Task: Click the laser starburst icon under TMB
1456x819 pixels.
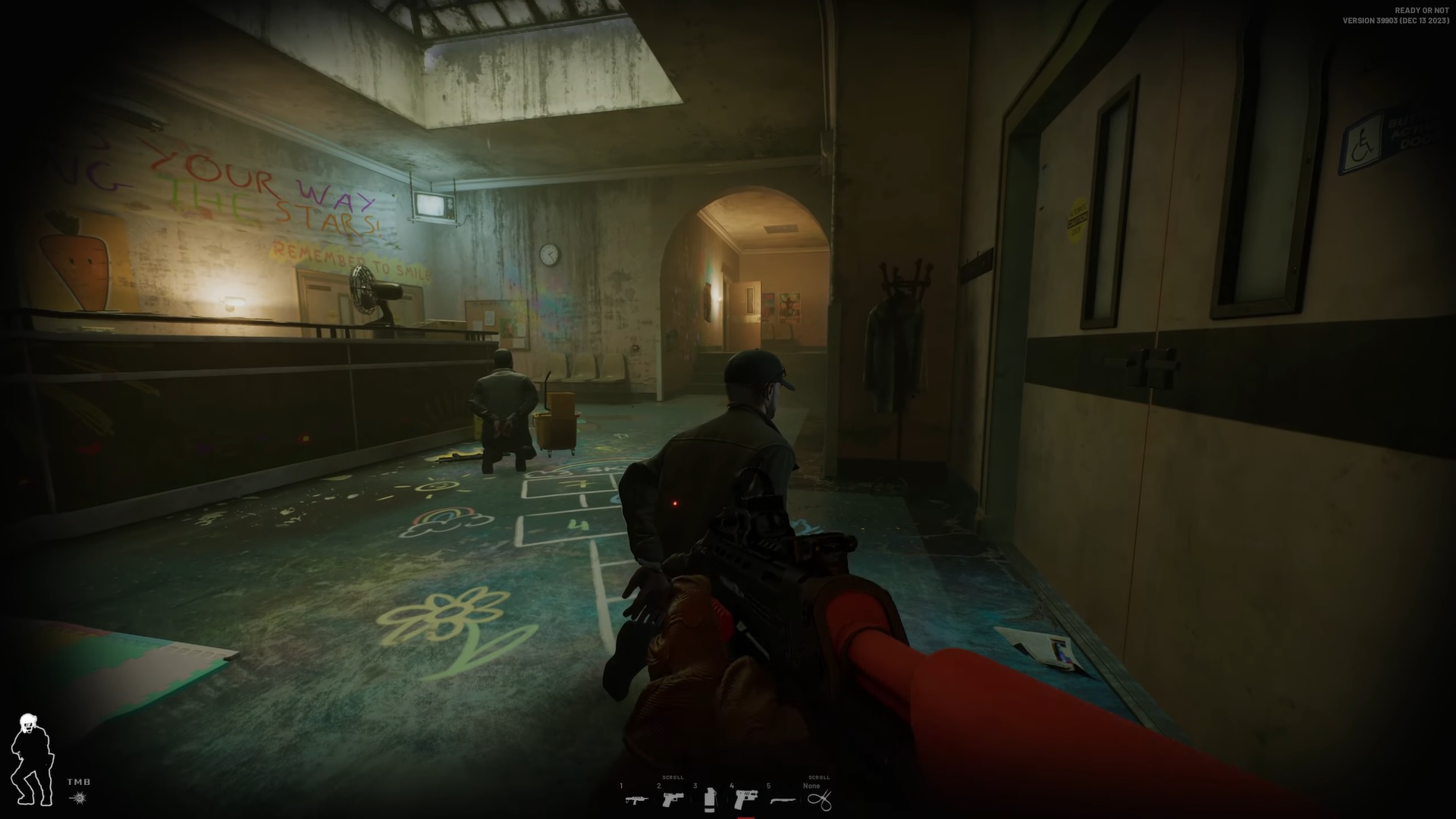Action: click(80, 797)
